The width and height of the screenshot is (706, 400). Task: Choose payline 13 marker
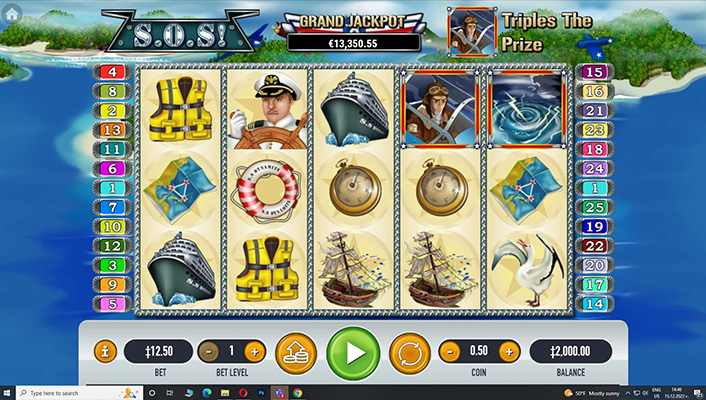click(110, 130)
